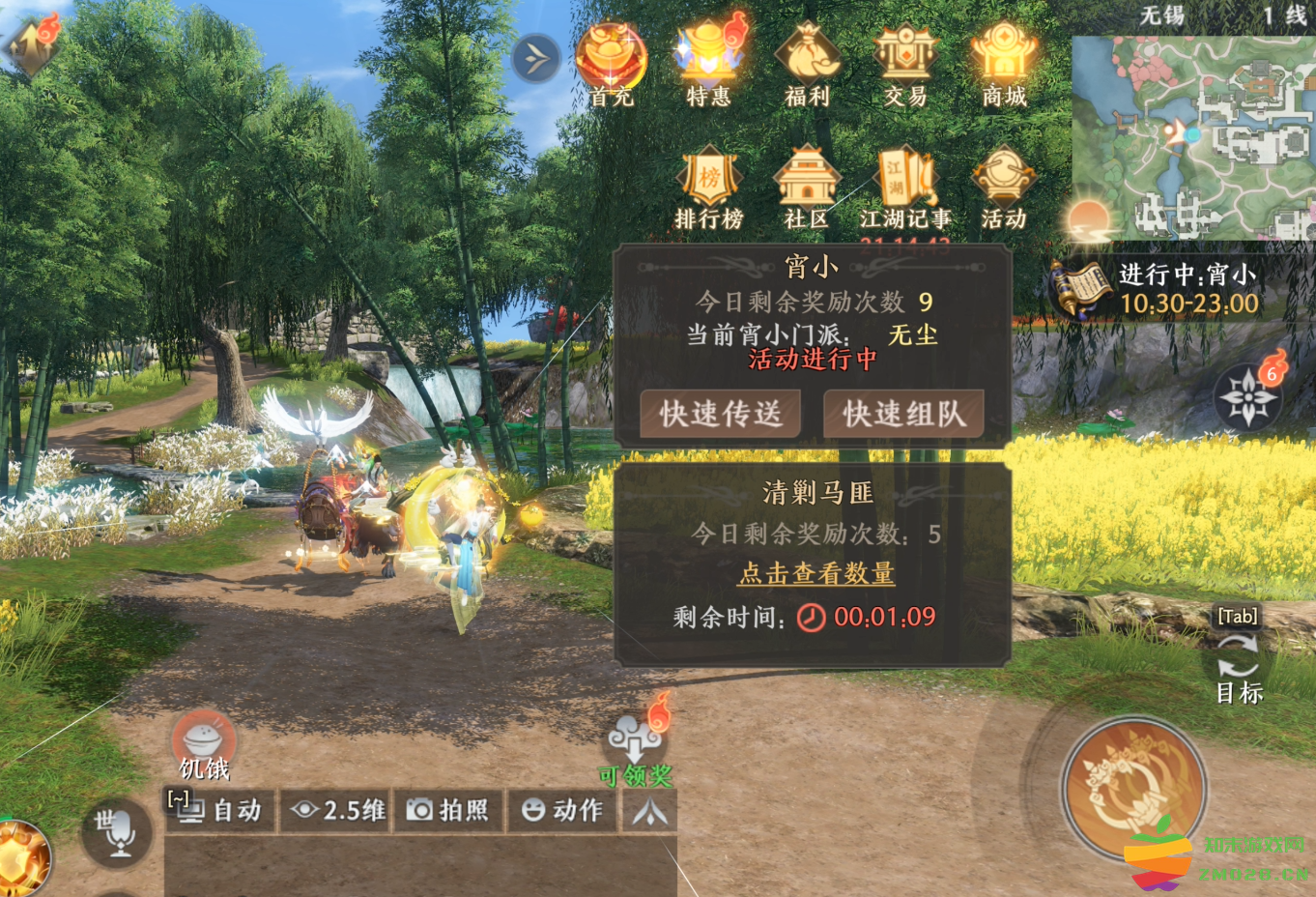
Task: Open 拍照 photo mode
Action: pos(447,810)
